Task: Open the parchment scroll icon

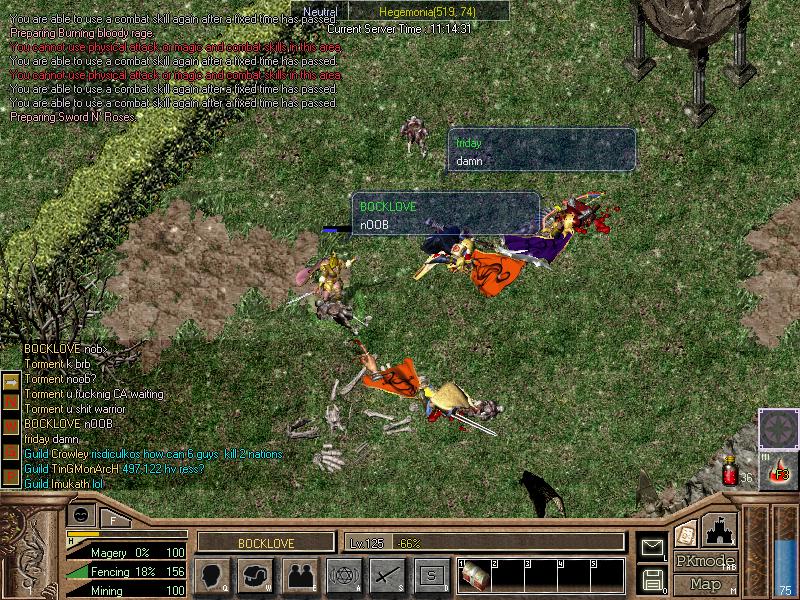Action: 686,533
